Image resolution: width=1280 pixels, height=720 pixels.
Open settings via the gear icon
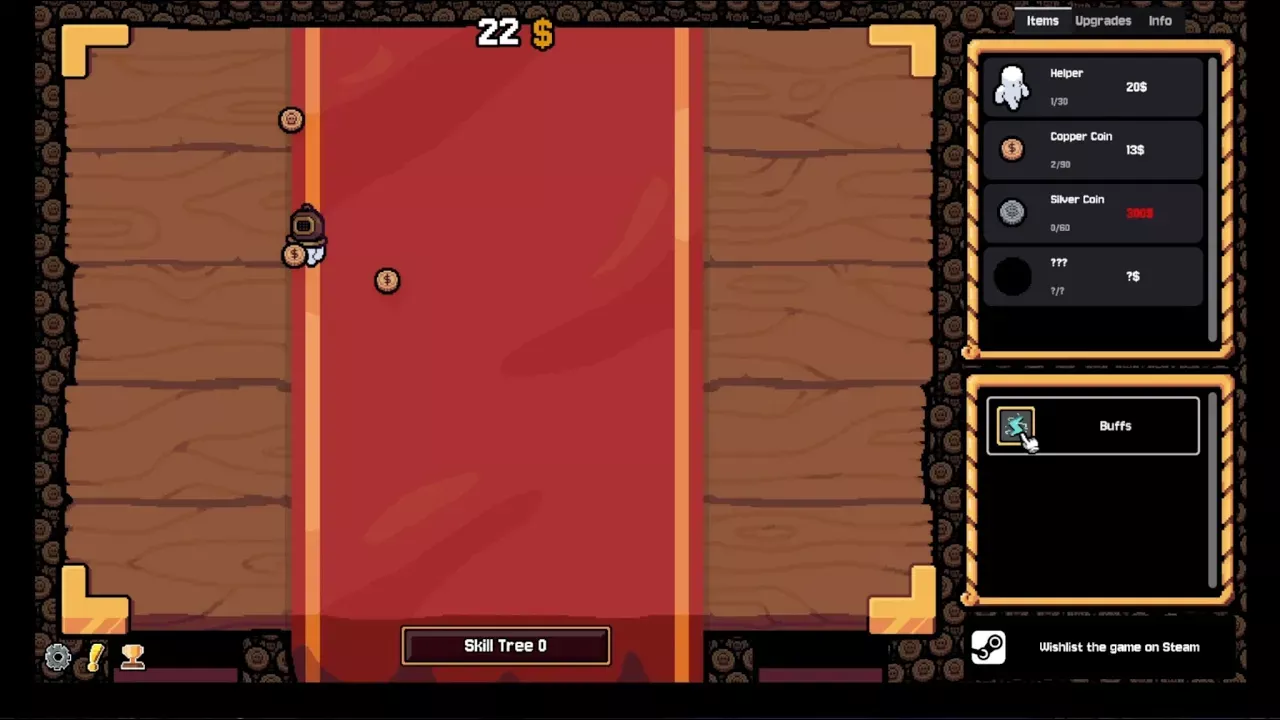[58, 657]
